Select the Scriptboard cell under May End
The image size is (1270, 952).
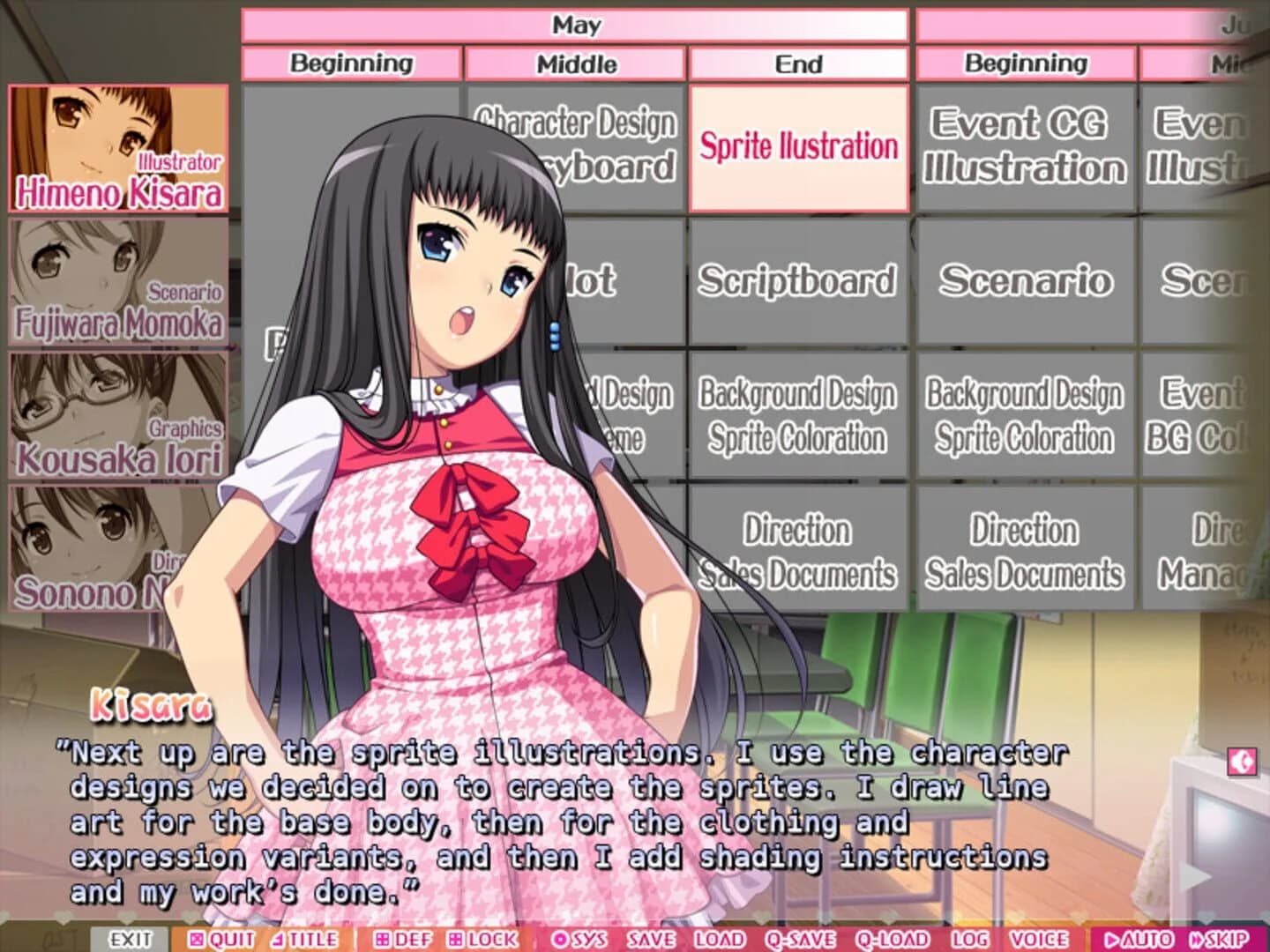(x=796, y=282)
